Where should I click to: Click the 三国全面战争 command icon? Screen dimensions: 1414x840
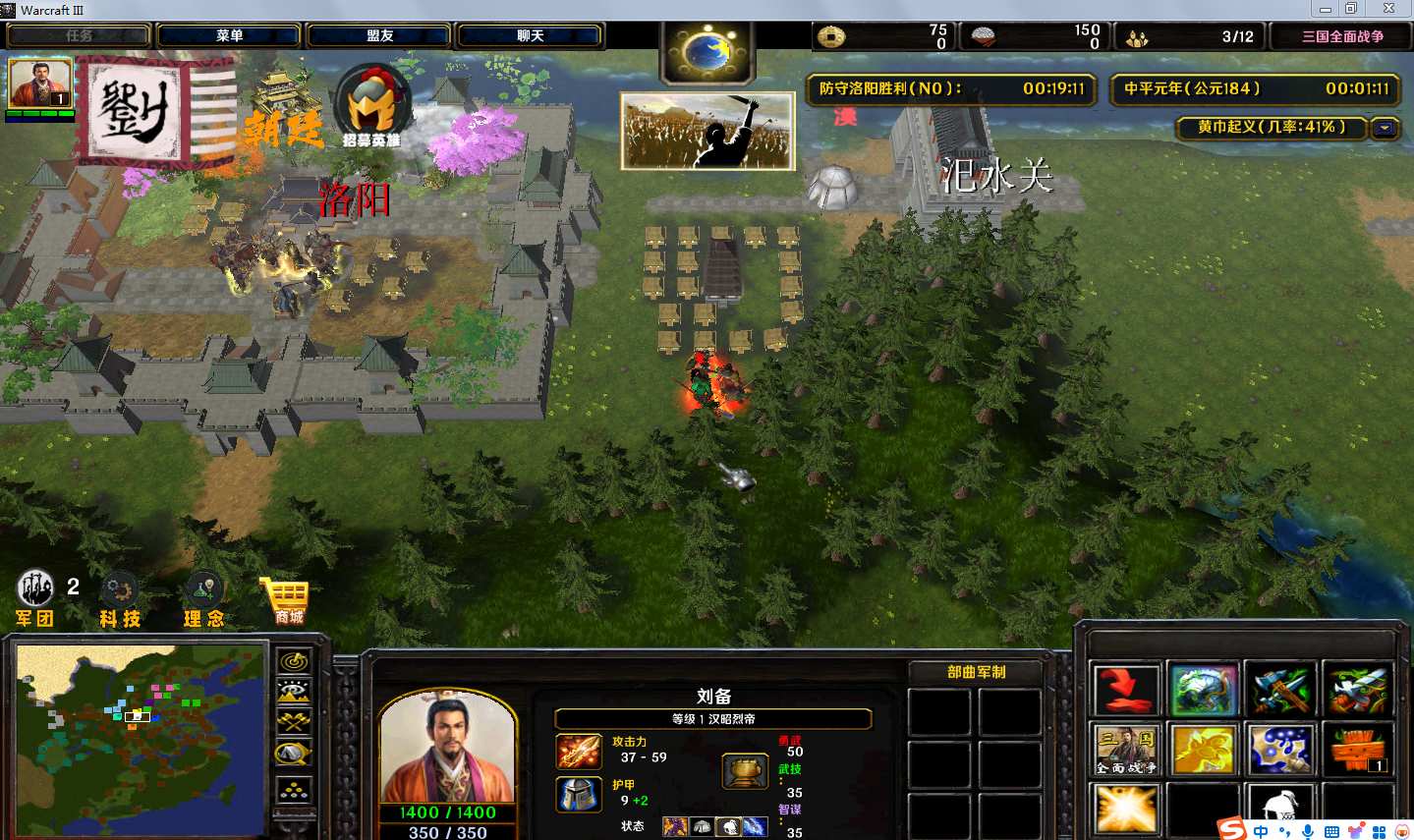1126,751
